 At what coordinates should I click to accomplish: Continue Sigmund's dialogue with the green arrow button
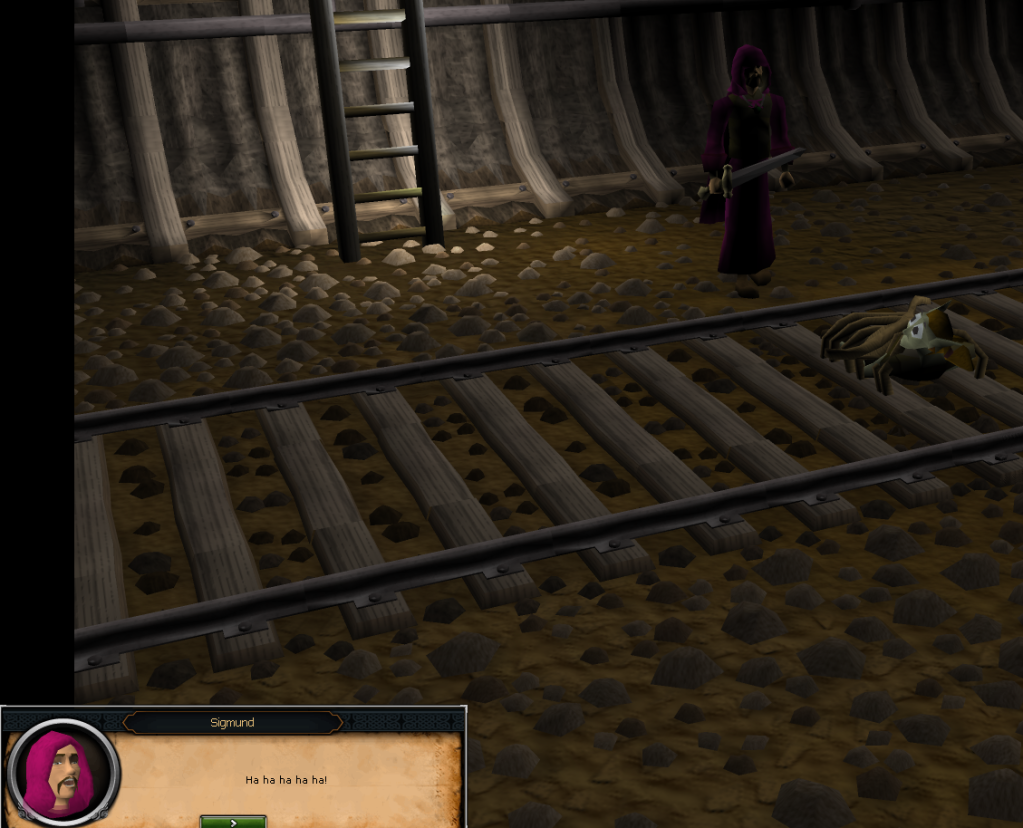[233, 821]
